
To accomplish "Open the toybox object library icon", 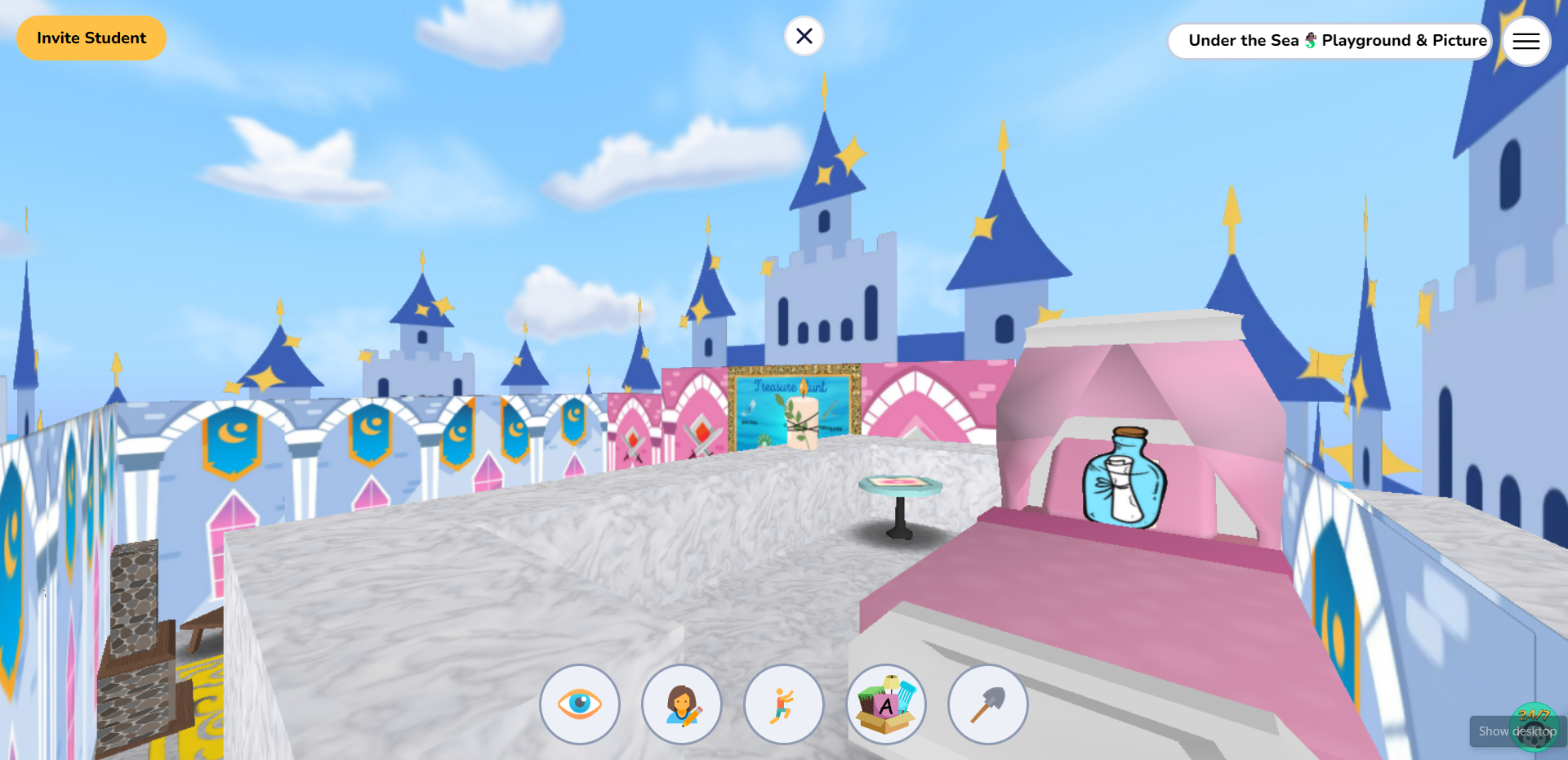I will [885, 704].
